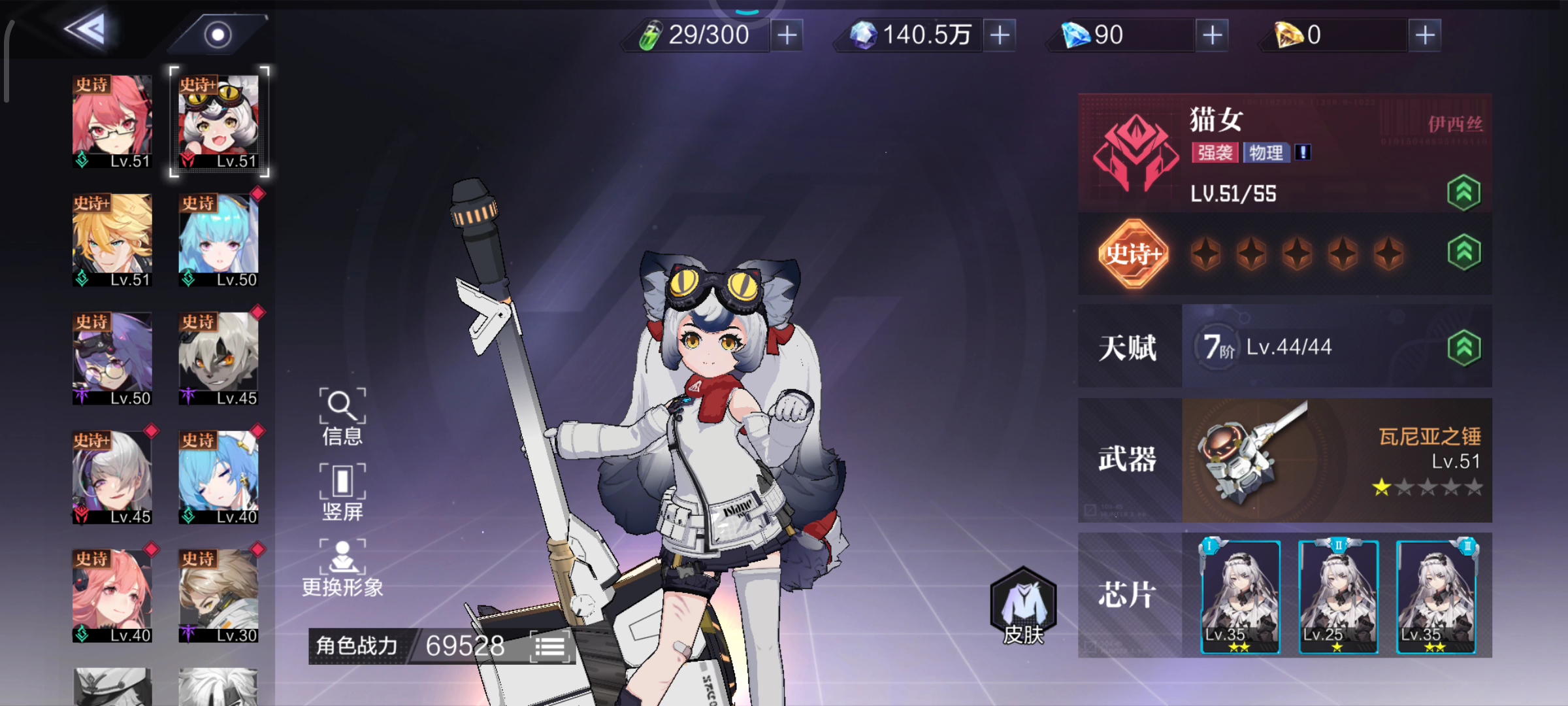Add more gold gem currency
The height and width of the screenshot is (706, 1568).
(1425, 35)
